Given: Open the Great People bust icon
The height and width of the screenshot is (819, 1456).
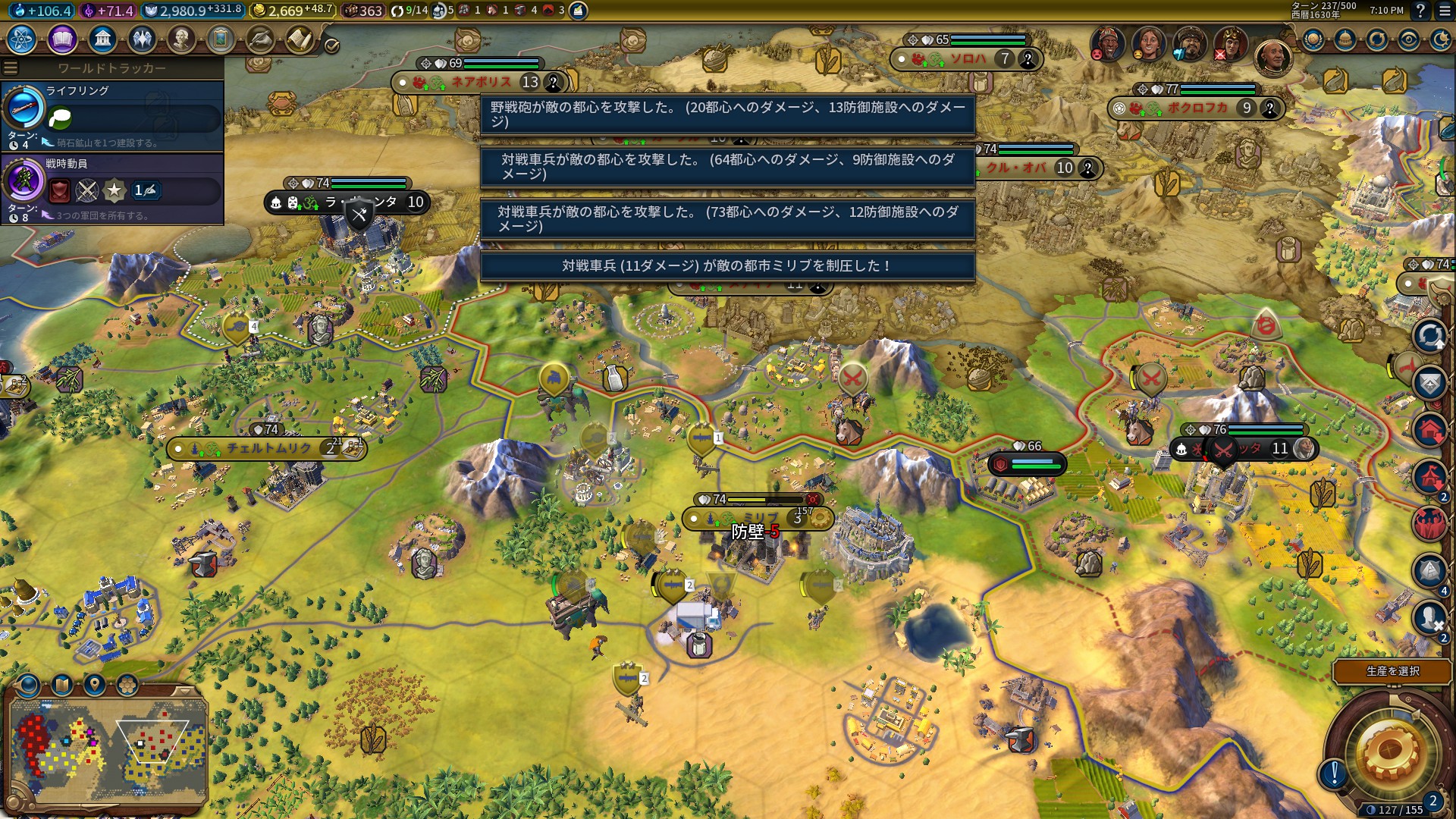Looking at the screenshot, I should (181, 39).
